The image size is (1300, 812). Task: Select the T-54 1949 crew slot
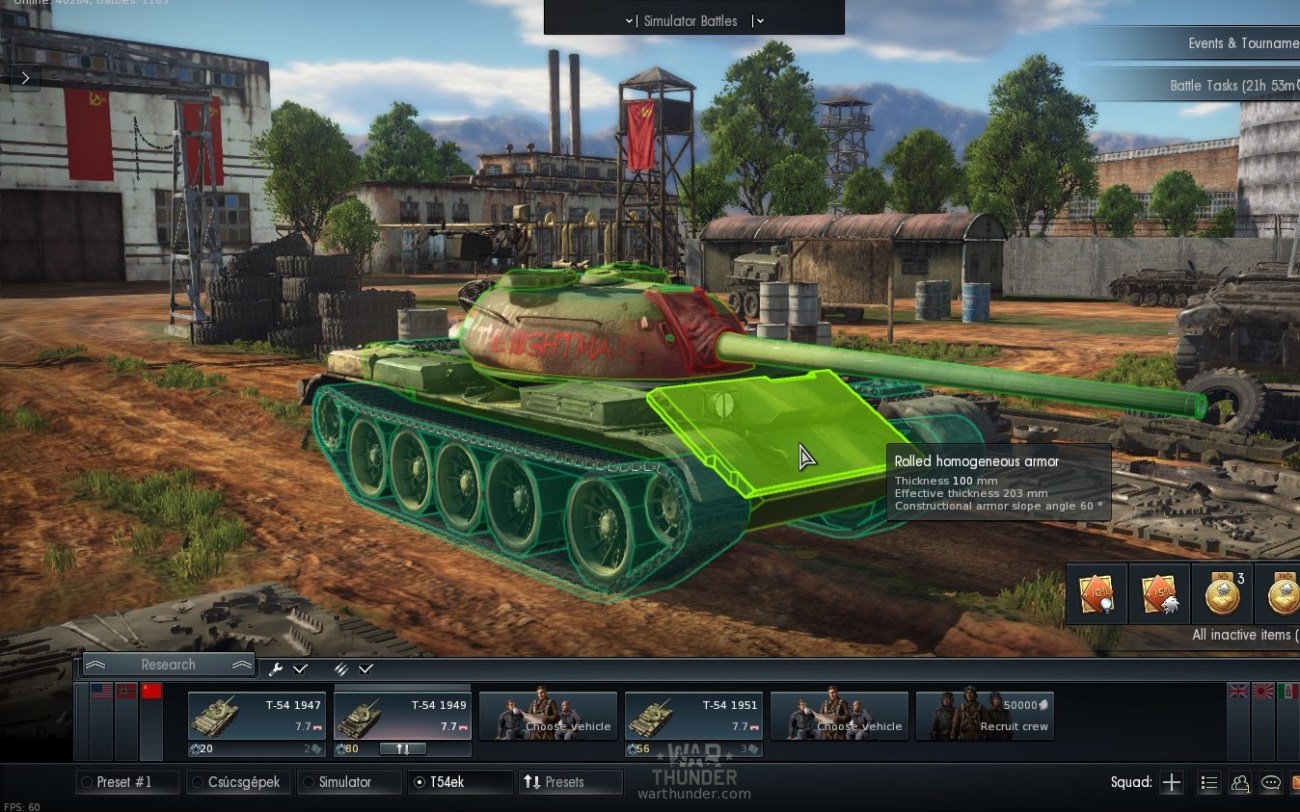pos(402,717)
